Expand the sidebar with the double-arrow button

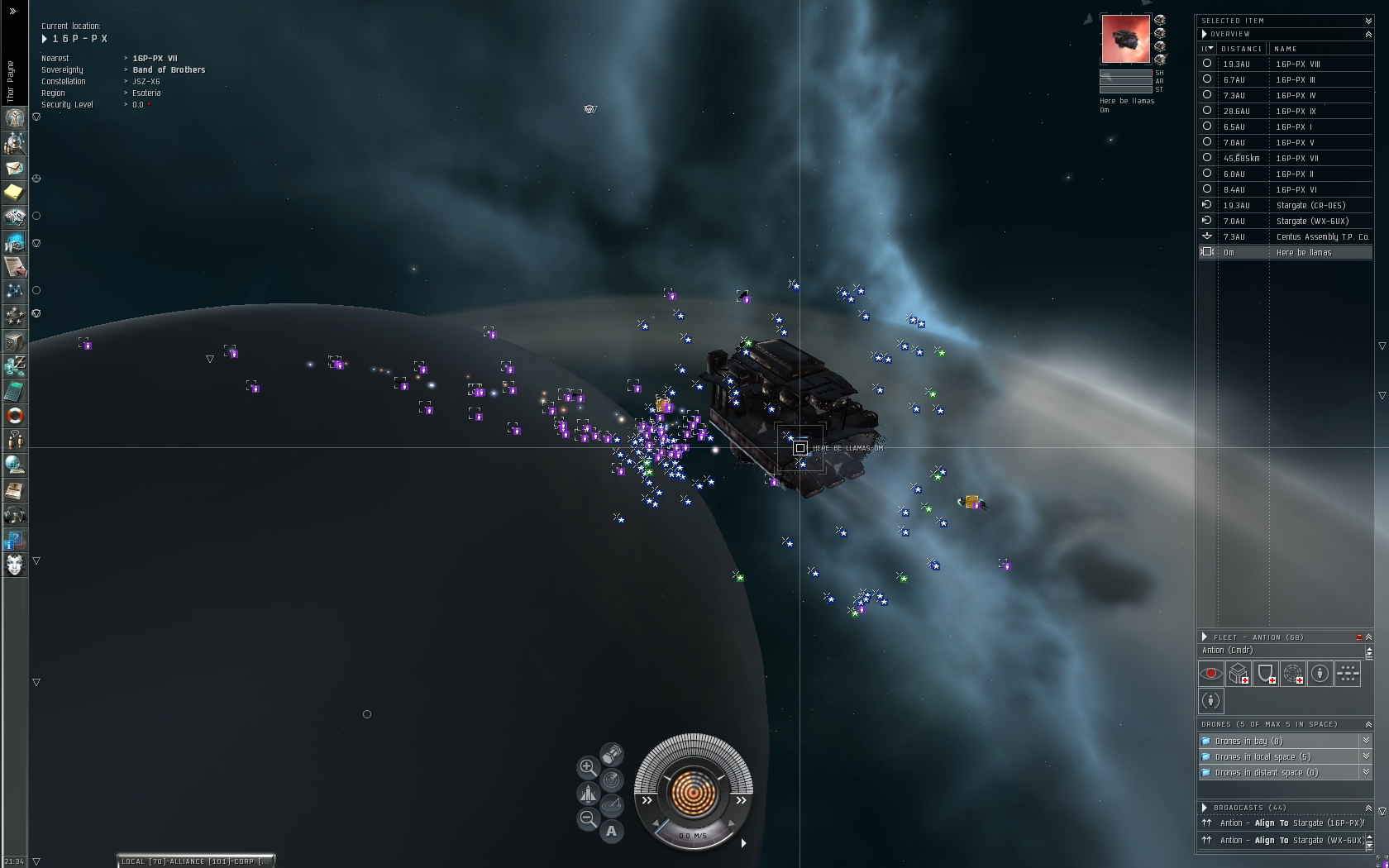click(x=12, y=11)
